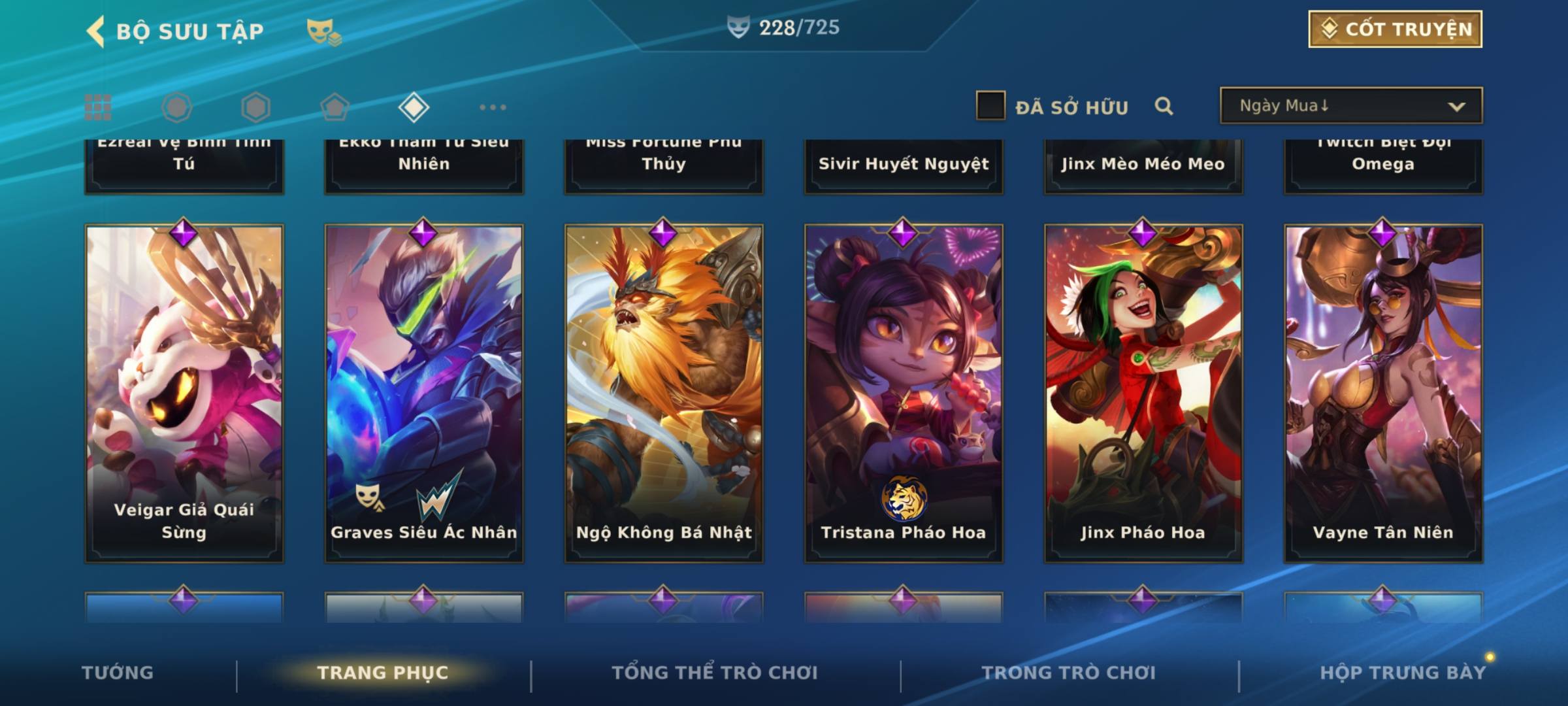The height and width of the screenshot is (706, 1568).
Task: View the Vayne Tân Niên skin
Action: (1383, 392)
